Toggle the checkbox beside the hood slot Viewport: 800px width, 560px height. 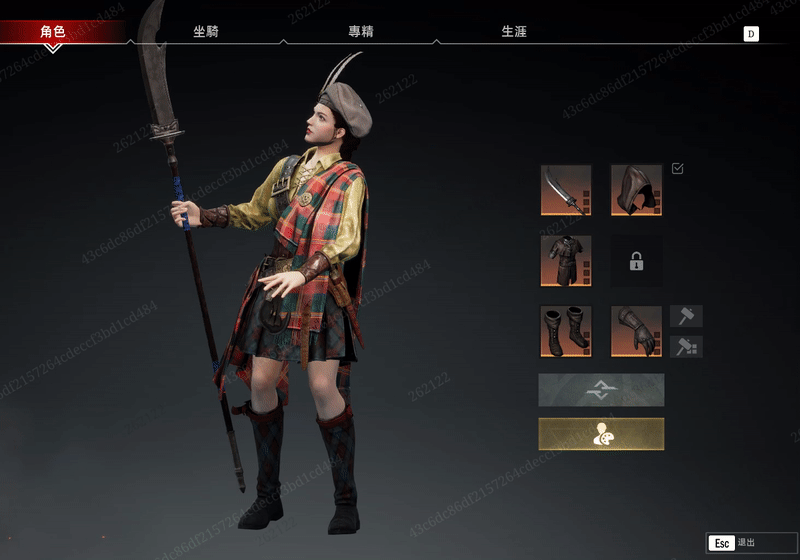[x=678, y=169]
